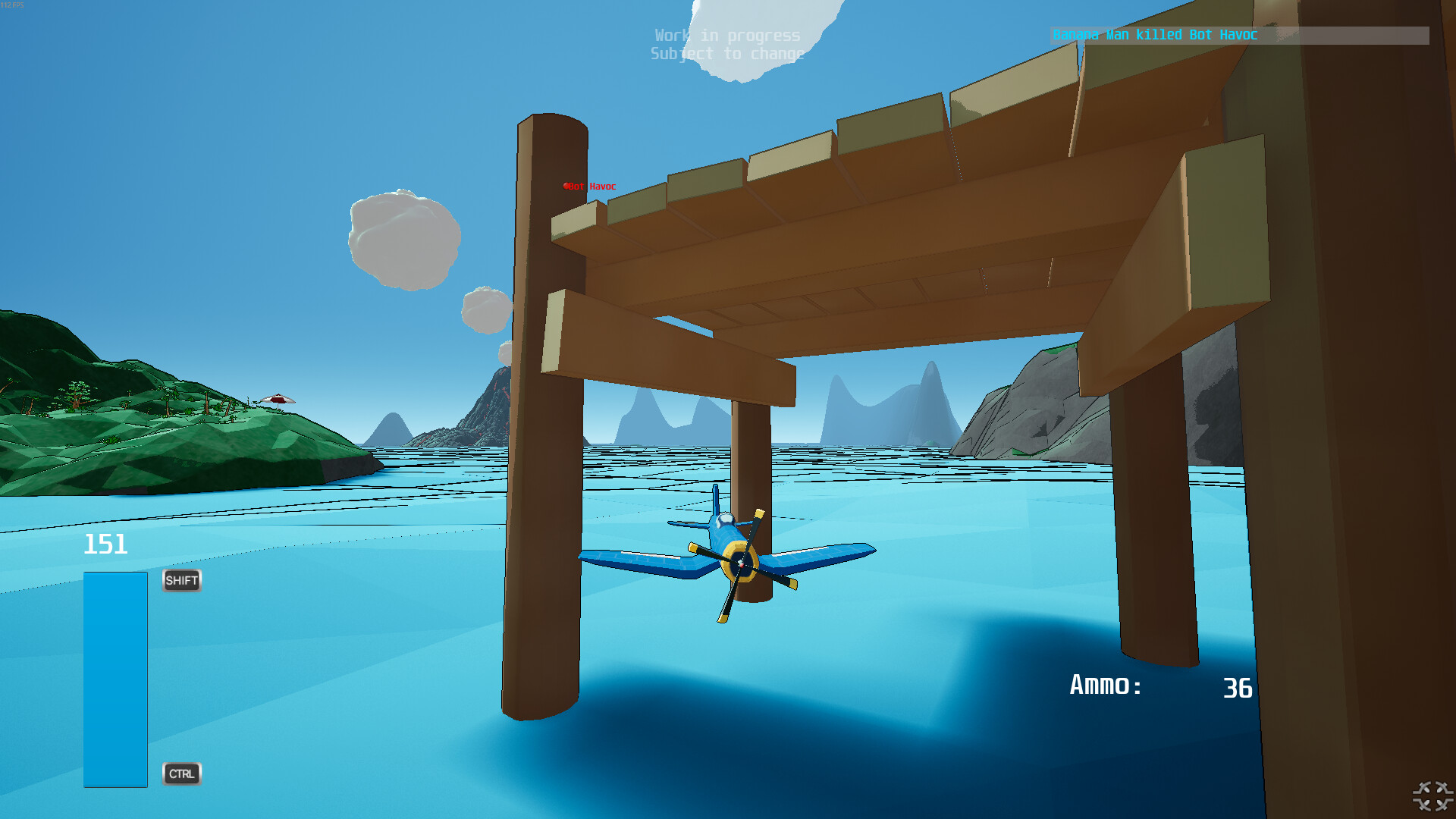Click the boost value 151
The width and height of the screenshot is (1456, 819).
[x=106, y=544]
